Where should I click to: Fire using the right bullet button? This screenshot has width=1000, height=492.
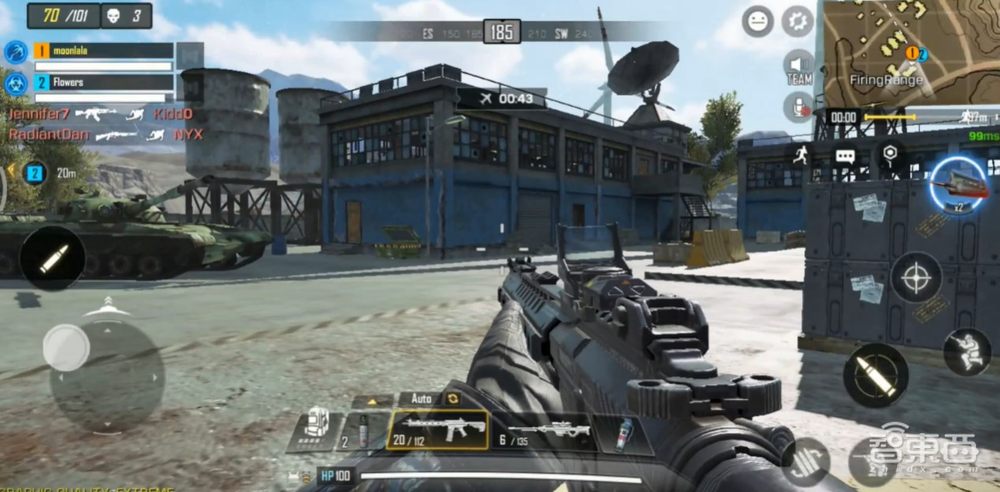click(875, 376)
